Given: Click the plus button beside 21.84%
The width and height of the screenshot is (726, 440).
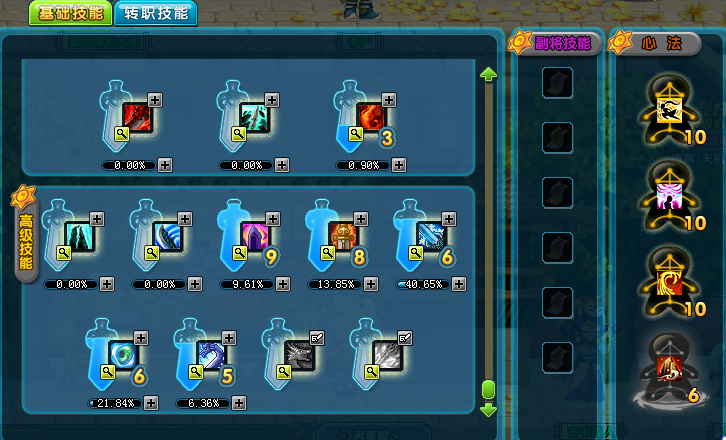Looking at the screenshot, I should 151,403.
